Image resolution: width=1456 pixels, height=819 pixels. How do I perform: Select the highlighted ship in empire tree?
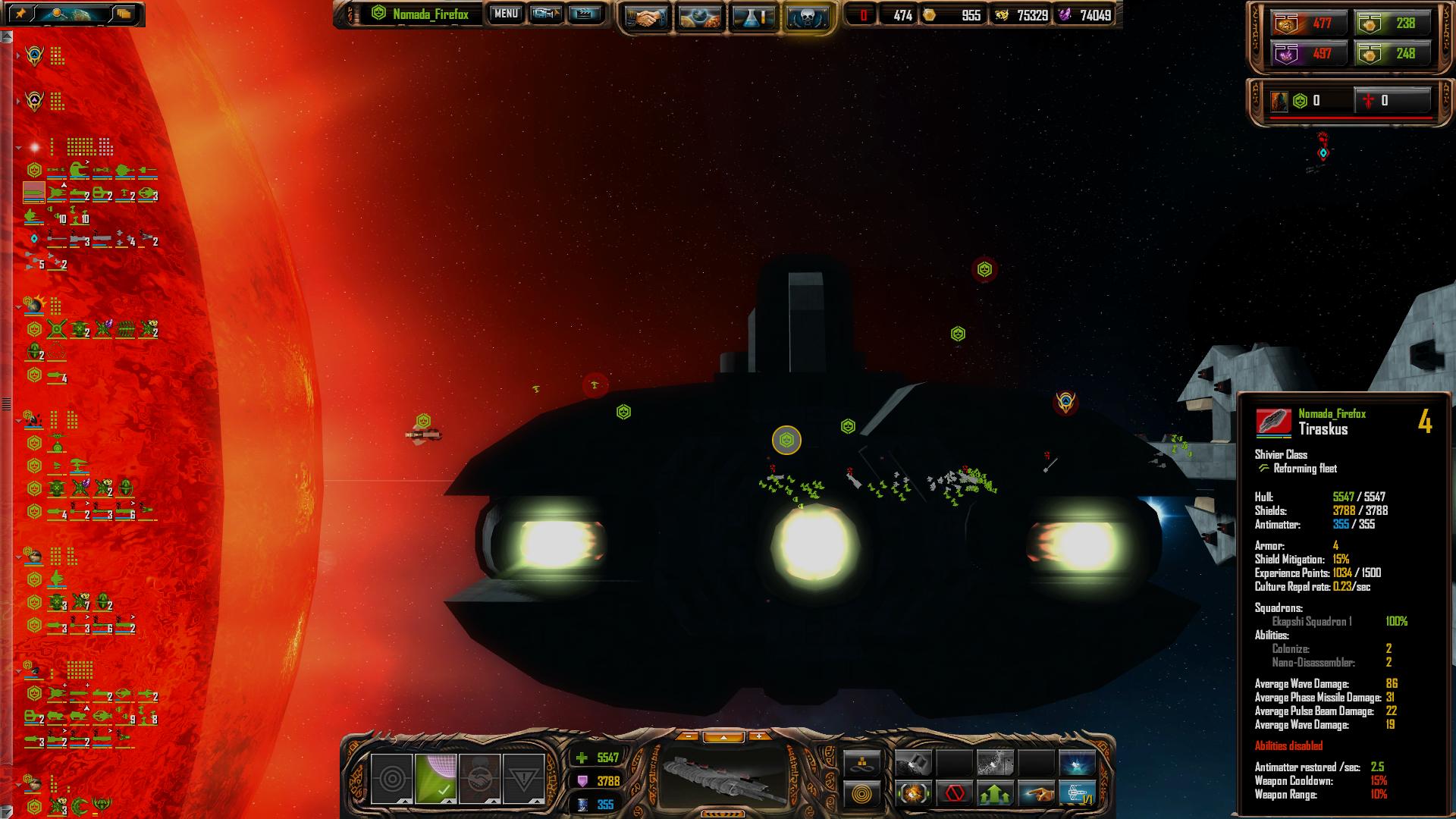(x=33, y=194)
